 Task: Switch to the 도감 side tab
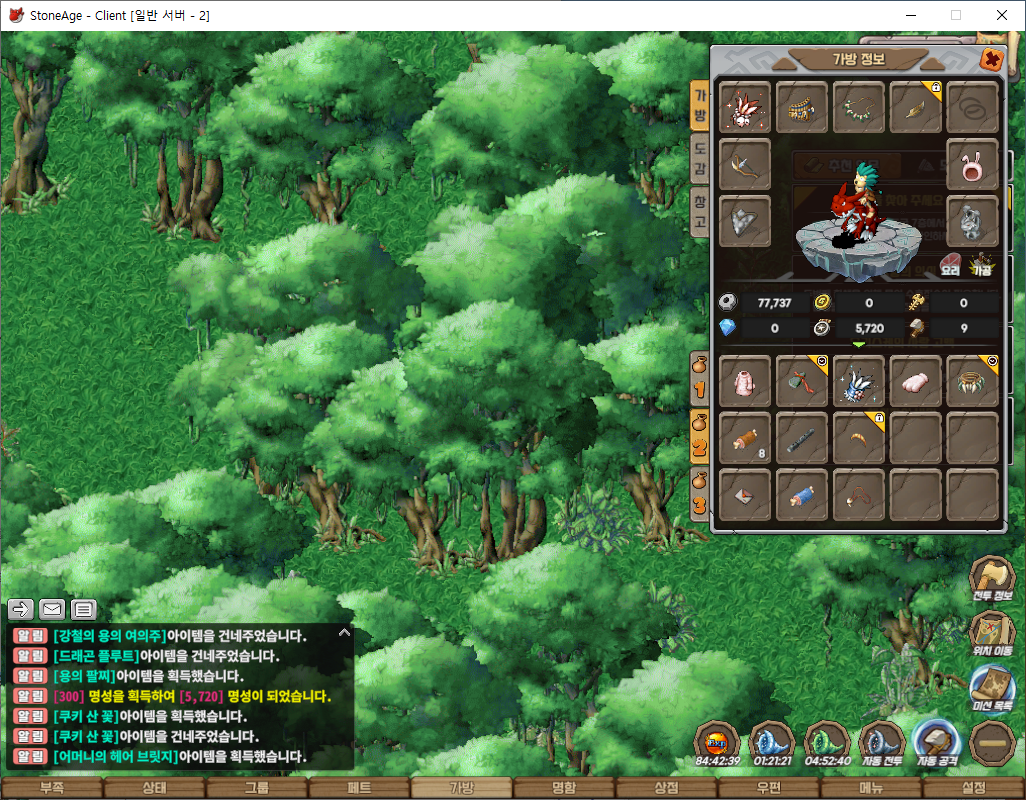pos(701,160)
